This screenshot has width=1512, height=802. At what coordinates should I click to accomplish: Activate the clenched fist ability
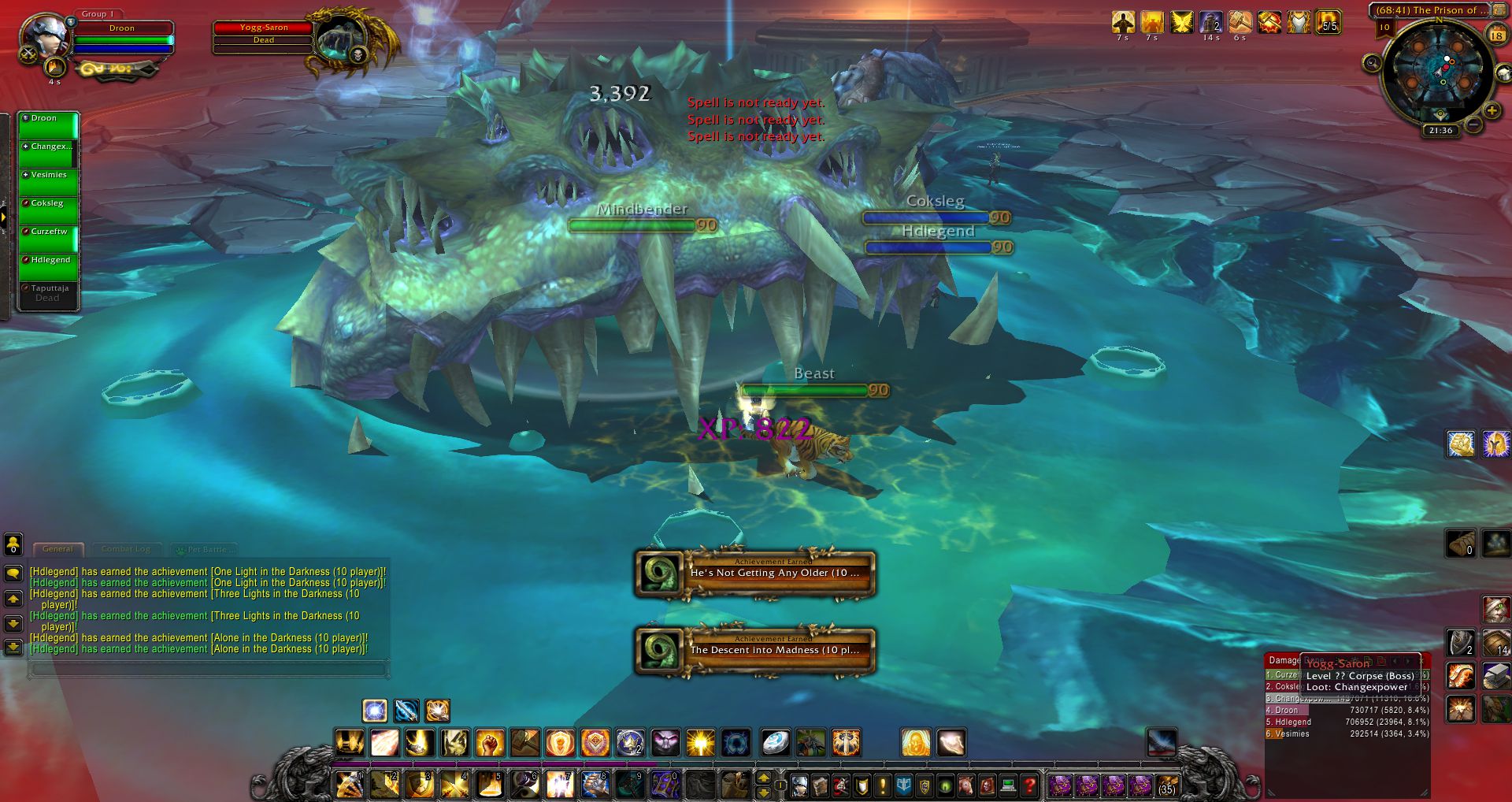click(489, 742)
